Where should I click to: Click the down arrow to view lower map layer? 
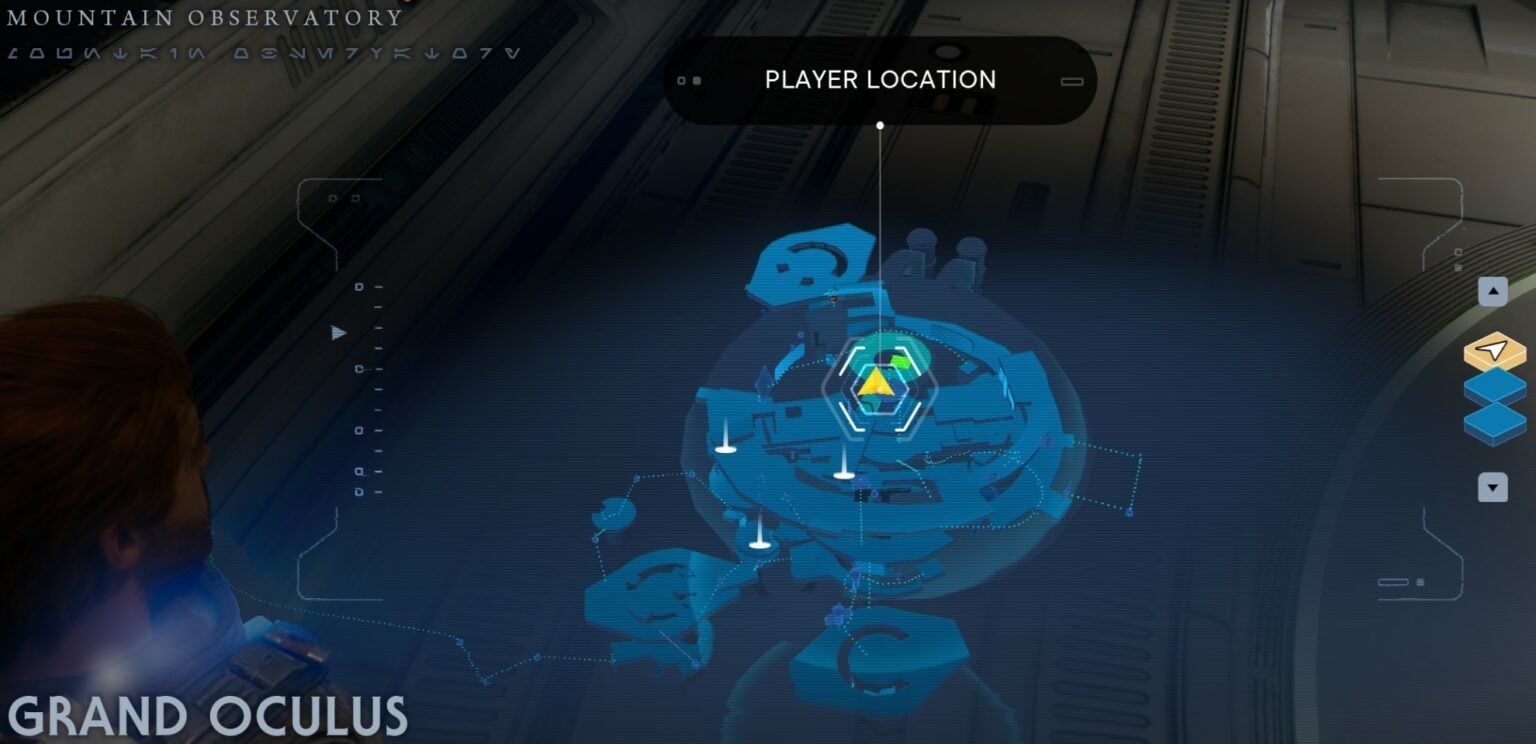coord(1492,487)
